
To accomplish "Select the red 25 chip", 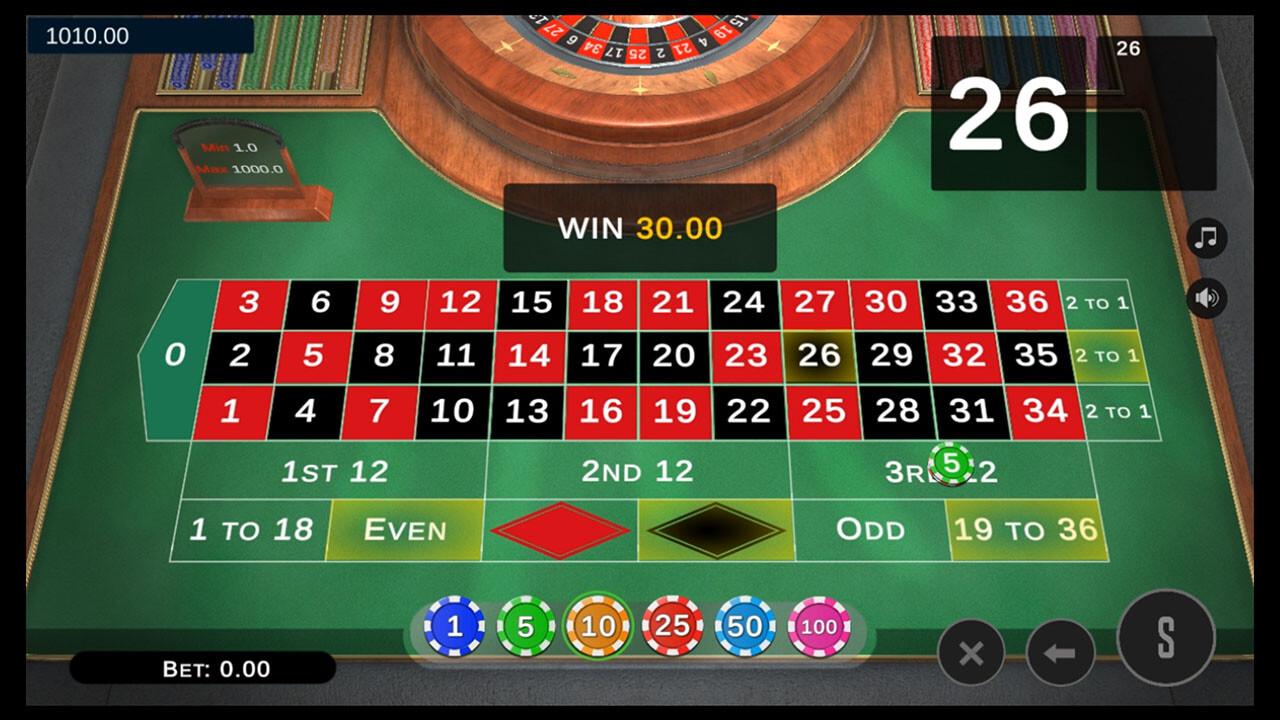I will coord(672,629).
